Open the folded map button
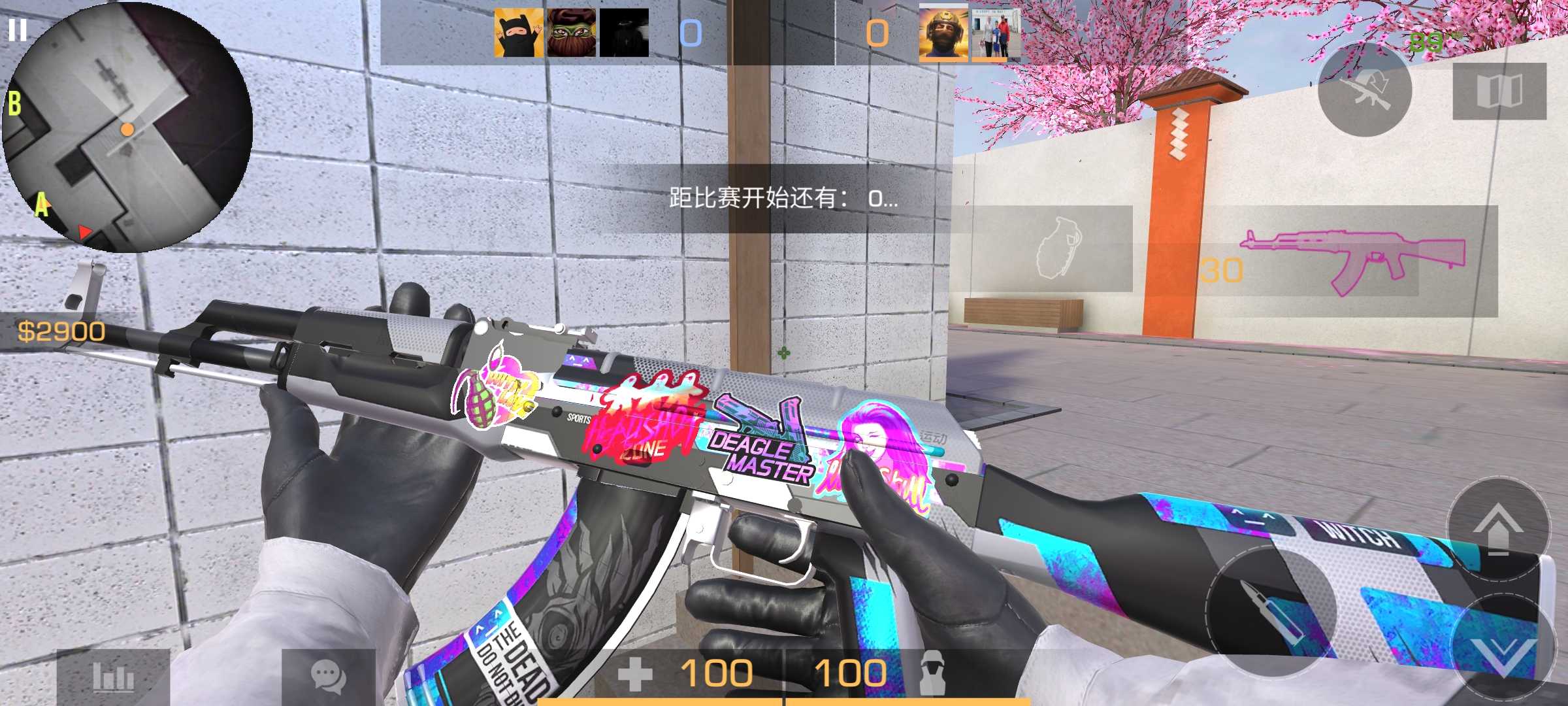 (x=1499, y=91)
